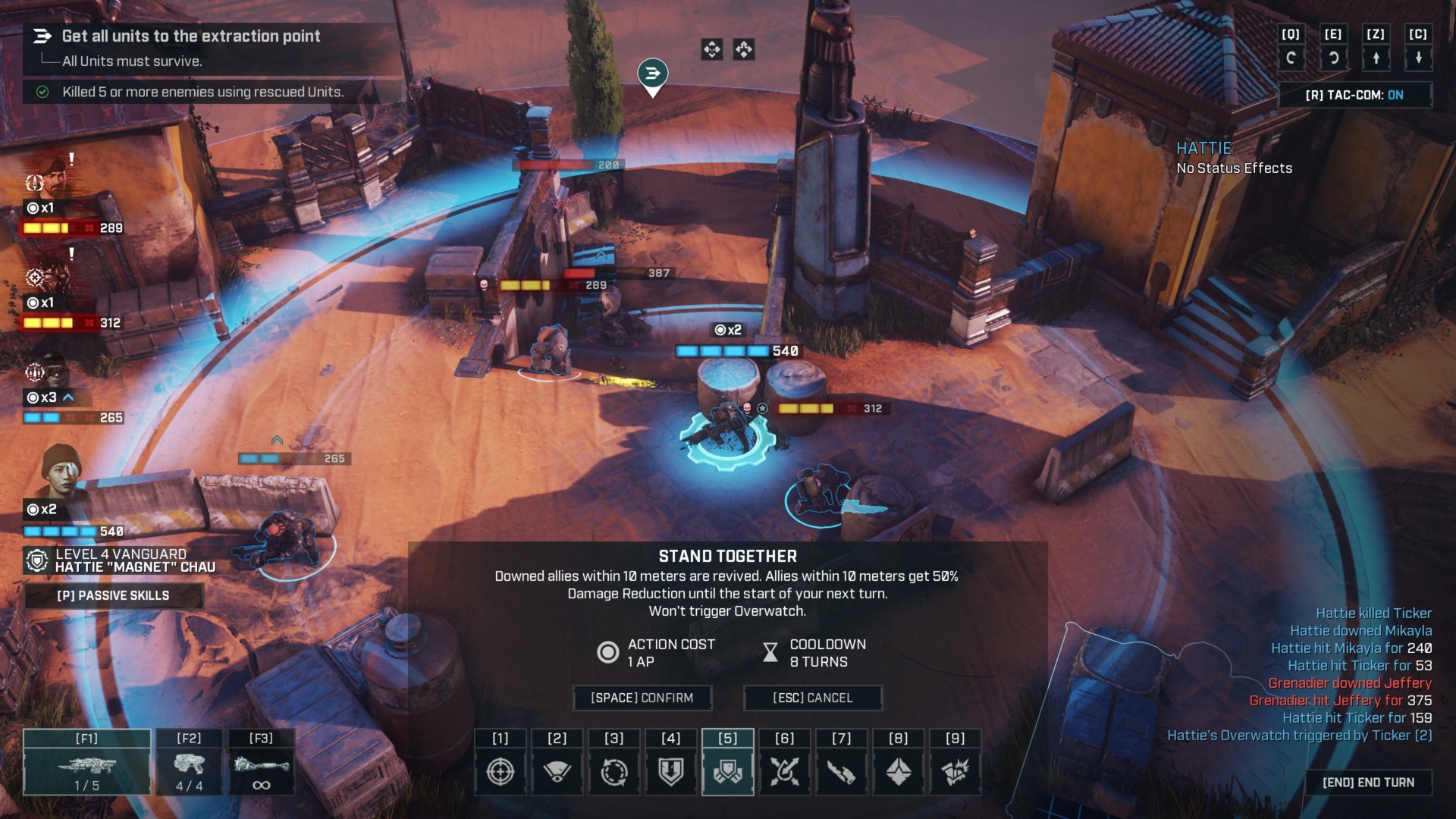Switch to the Lancer weapon in slot F1
This screenshot has width=1456, height=819.
86,764
